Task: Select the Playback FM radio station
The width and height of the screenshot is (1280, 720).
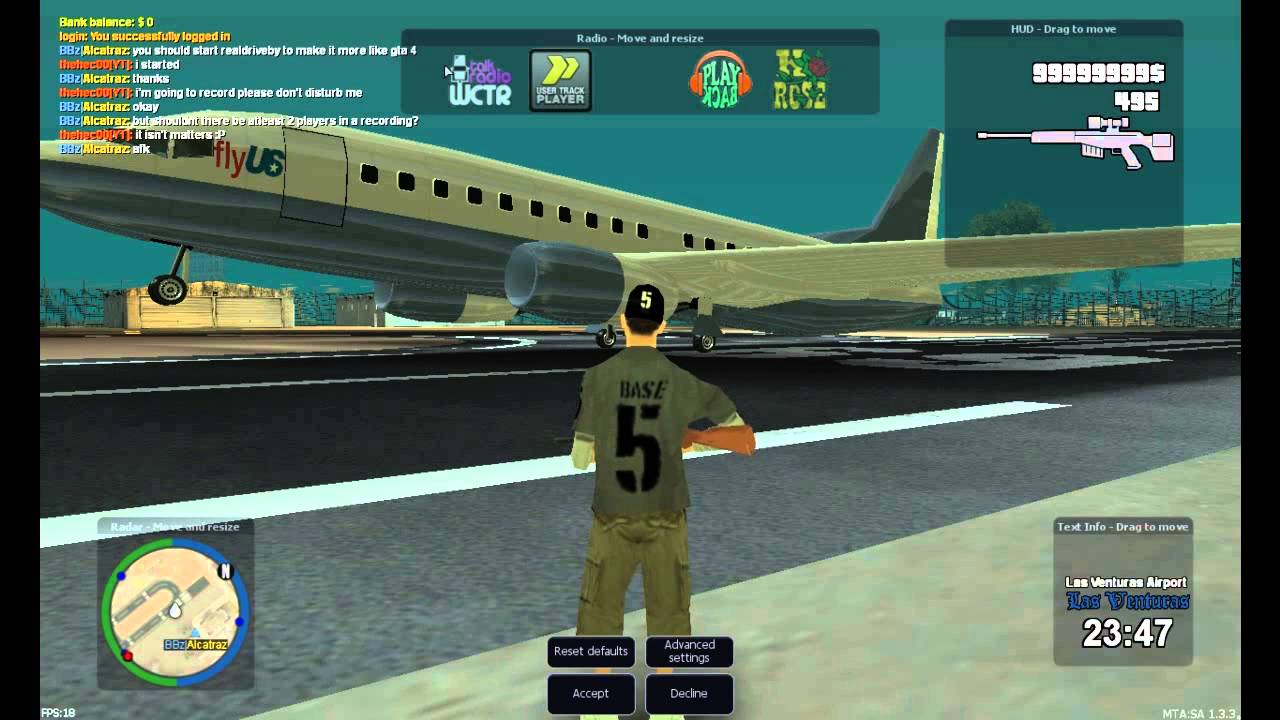Action: click(x=720, y=80)
